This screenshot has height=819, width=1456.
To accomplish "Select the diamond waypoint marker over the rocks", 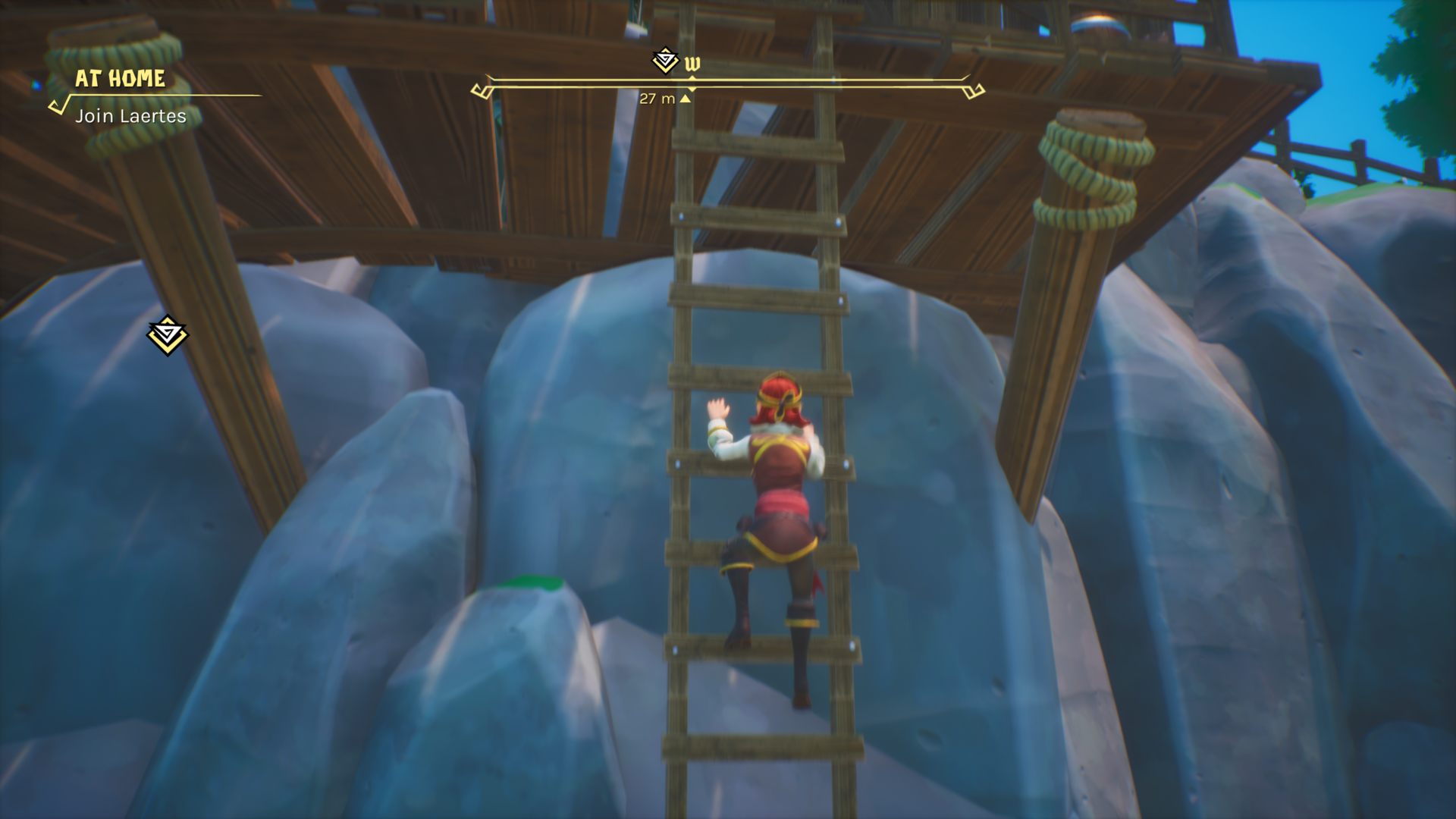I will pos(167,334).
